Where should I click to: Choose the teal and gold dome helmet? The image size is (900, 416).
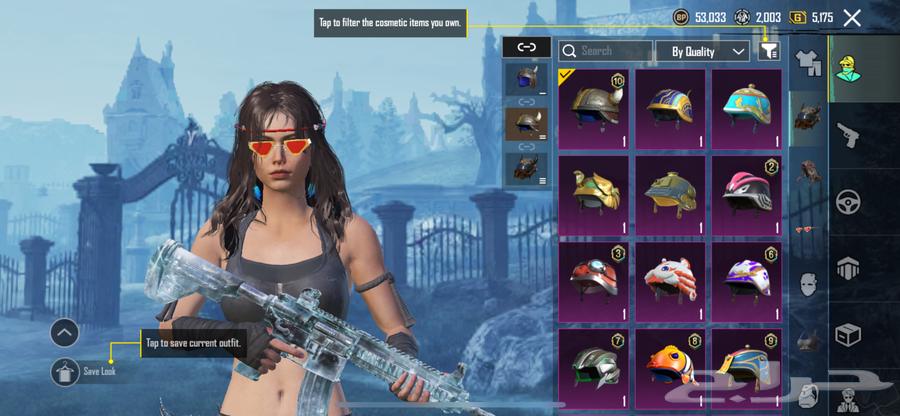click(x=747, y=108)
